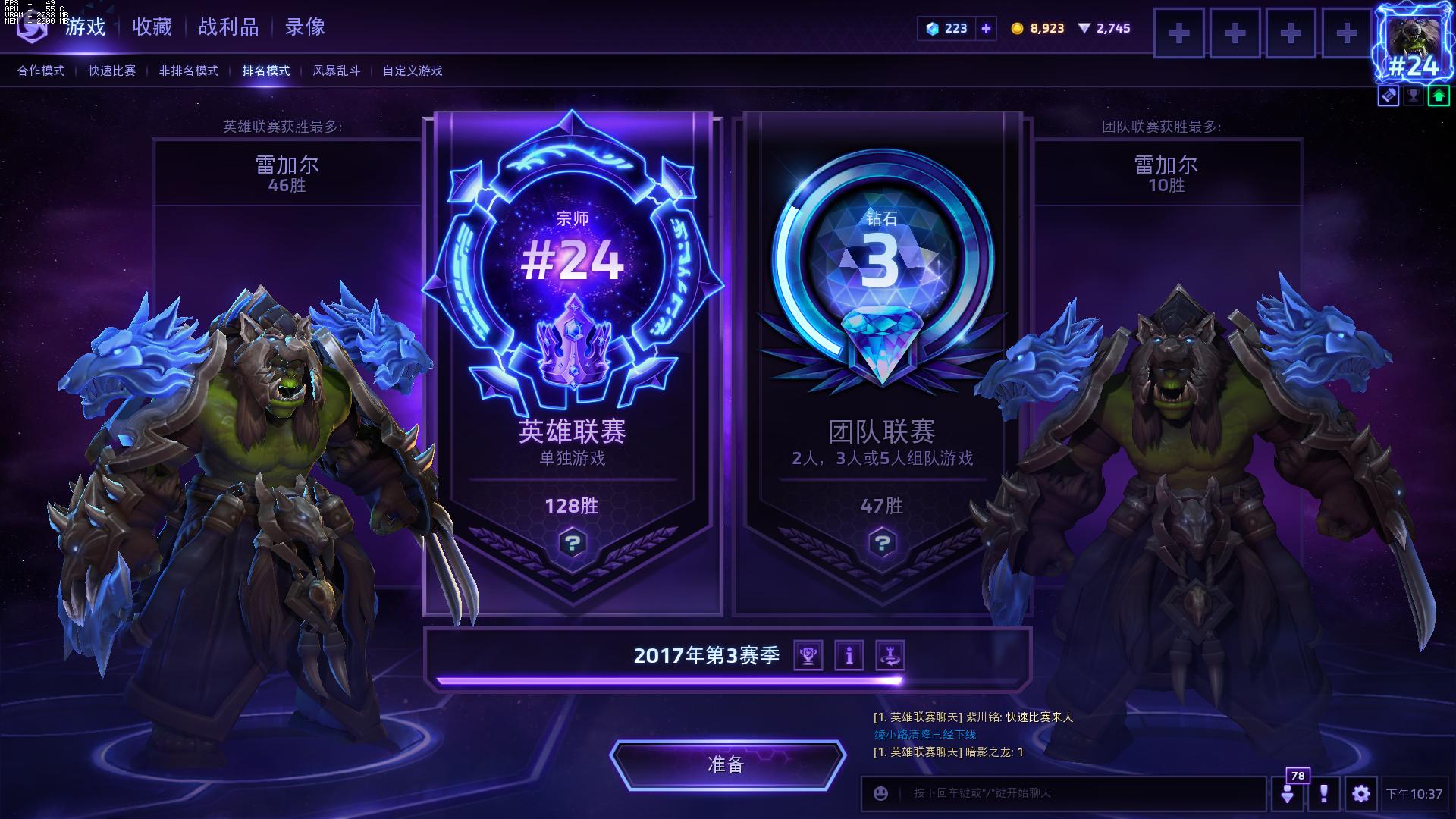Viewport: 1456px width, 819px height.
Task: Open the 收藏 collection menu
Action: coord(152,27)
